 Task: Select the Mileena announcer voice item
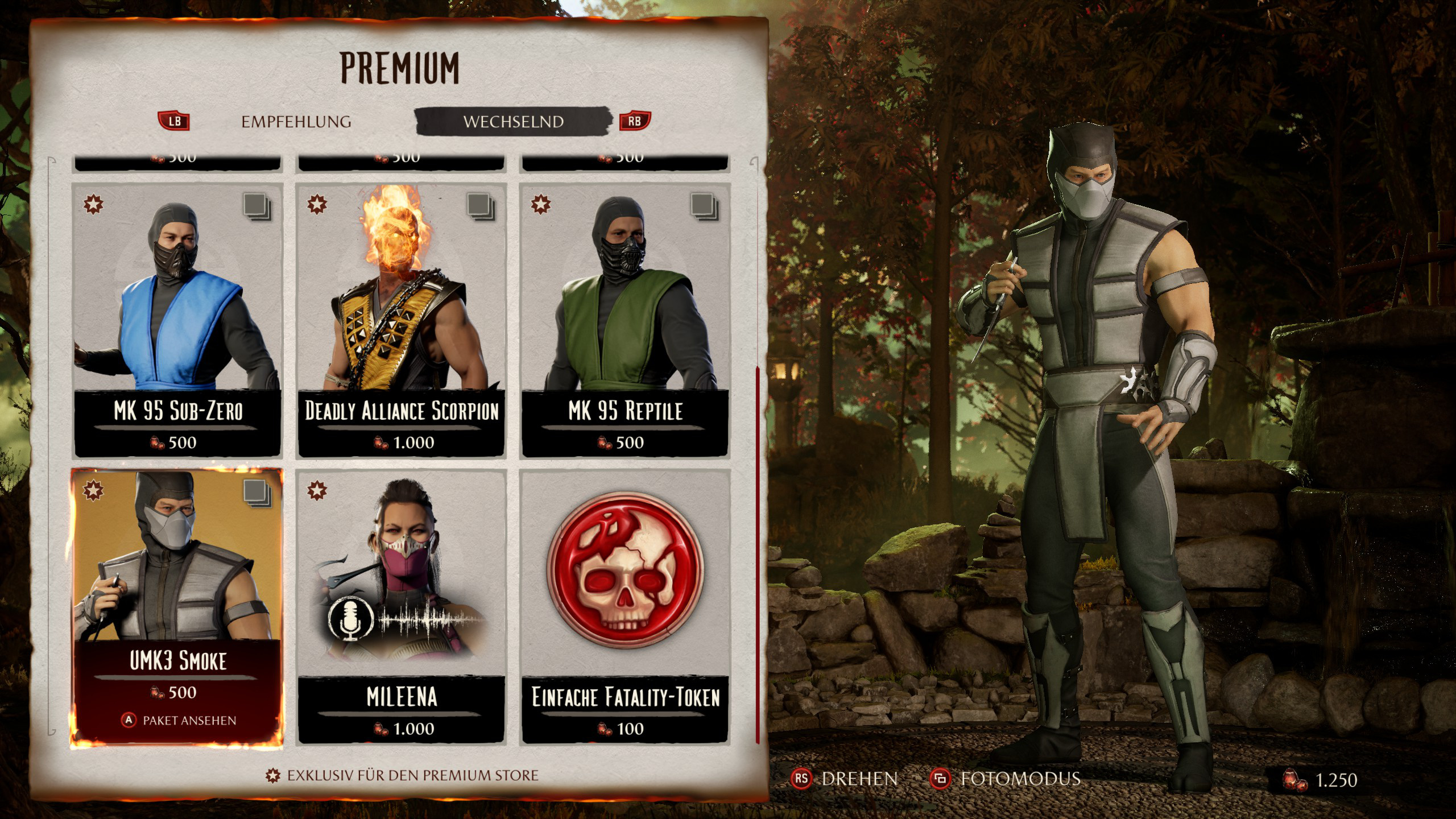point(401,606)
